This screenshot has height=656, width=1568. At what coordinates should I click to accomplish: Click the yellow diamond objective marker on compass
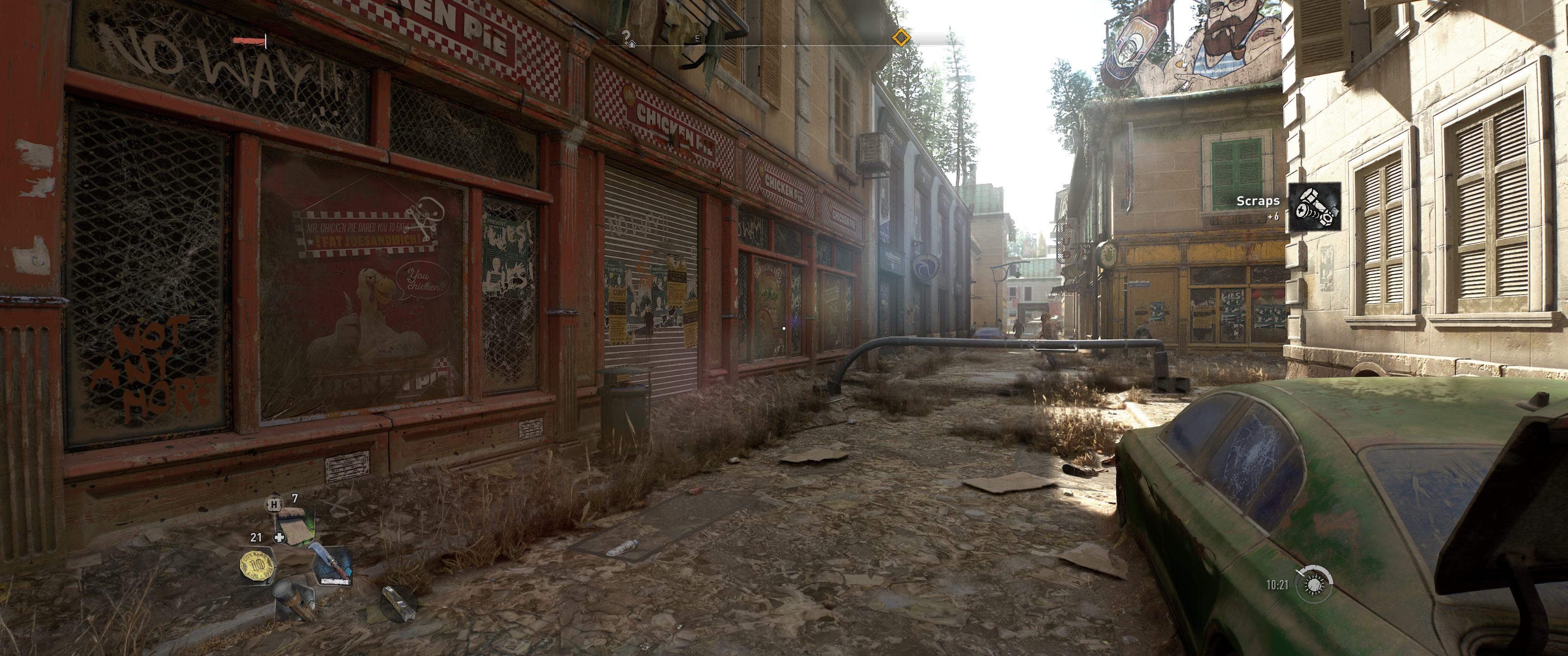click(901, 38)
